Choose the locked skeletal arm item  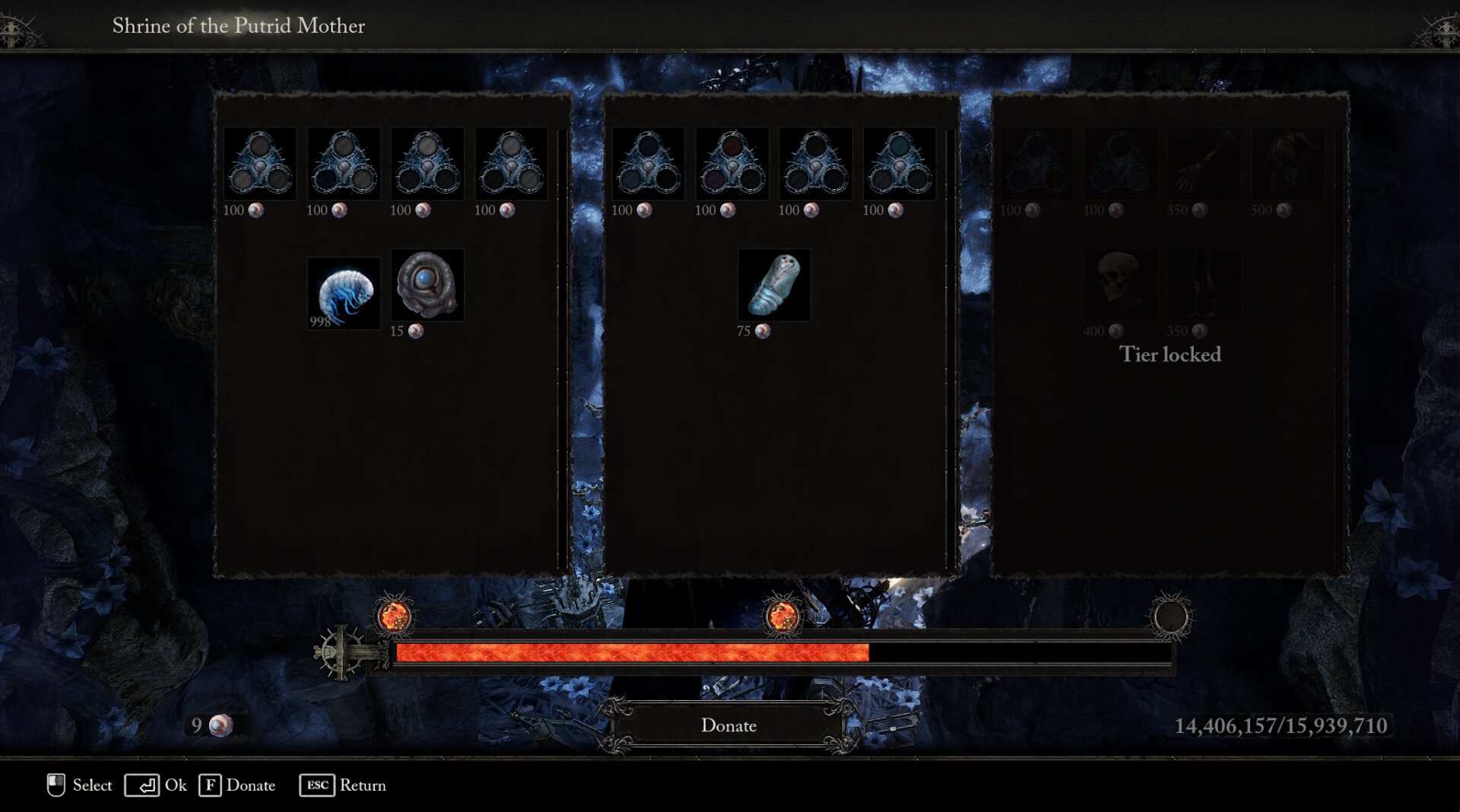pyautogui.click(x=1204, y=163)
